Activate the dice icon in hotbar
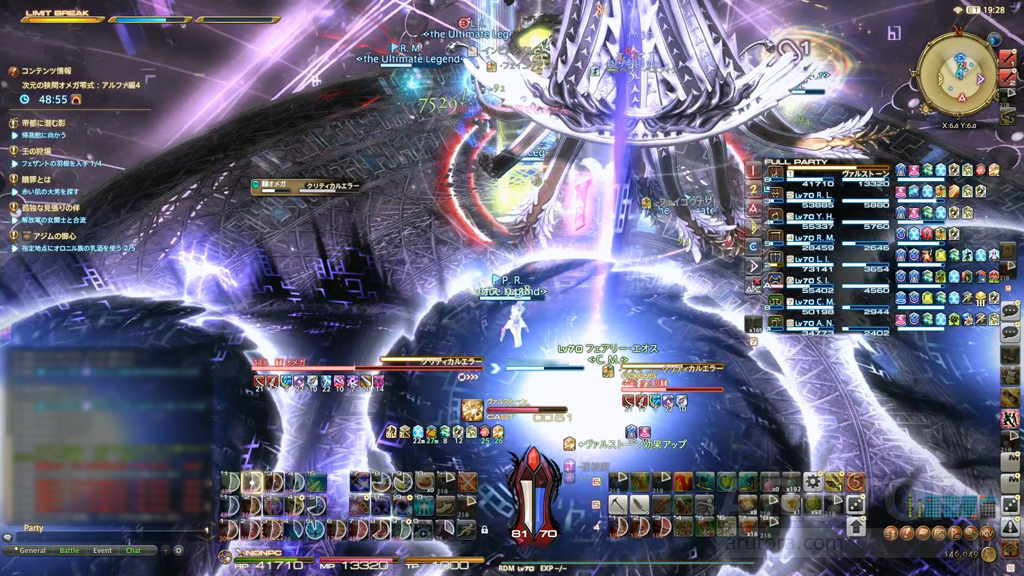 click(x=856, y=507)
